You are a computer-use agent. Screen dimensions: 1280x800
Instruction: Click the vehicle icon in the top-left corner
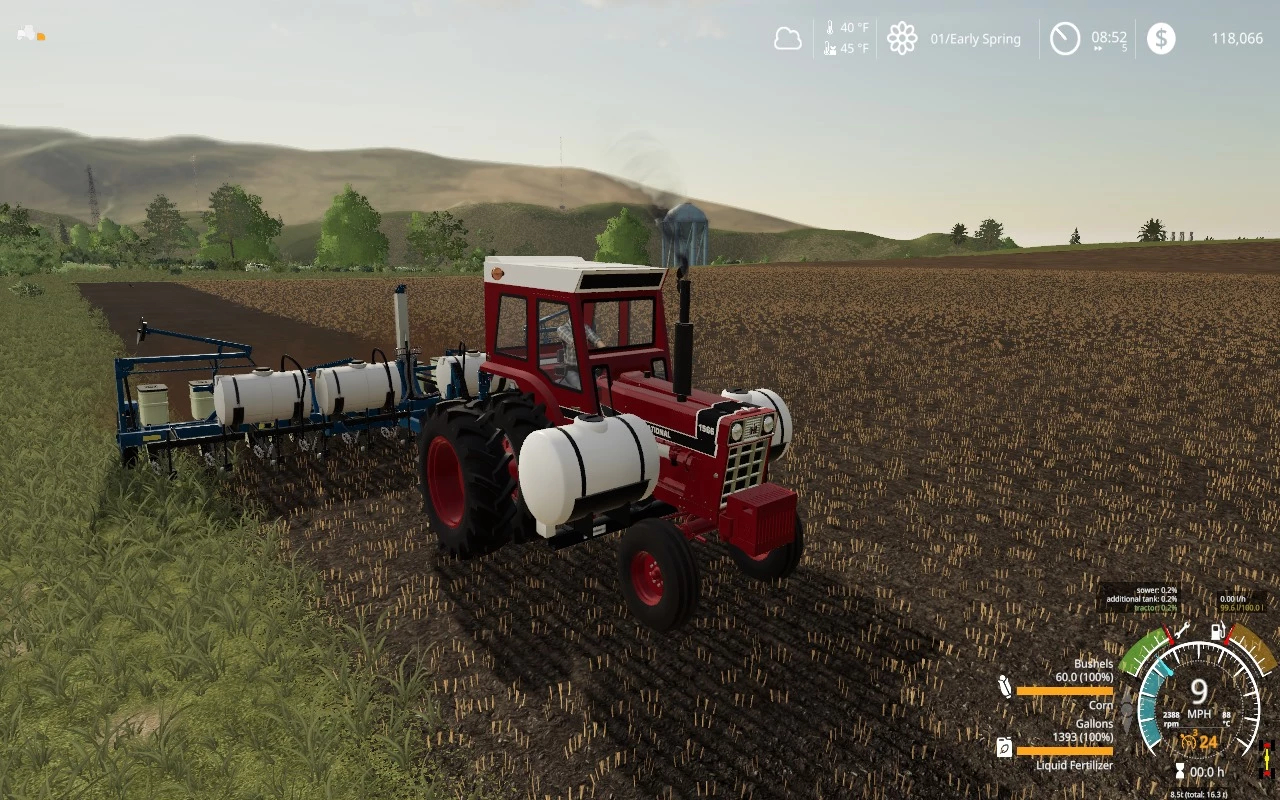[27, 34]
